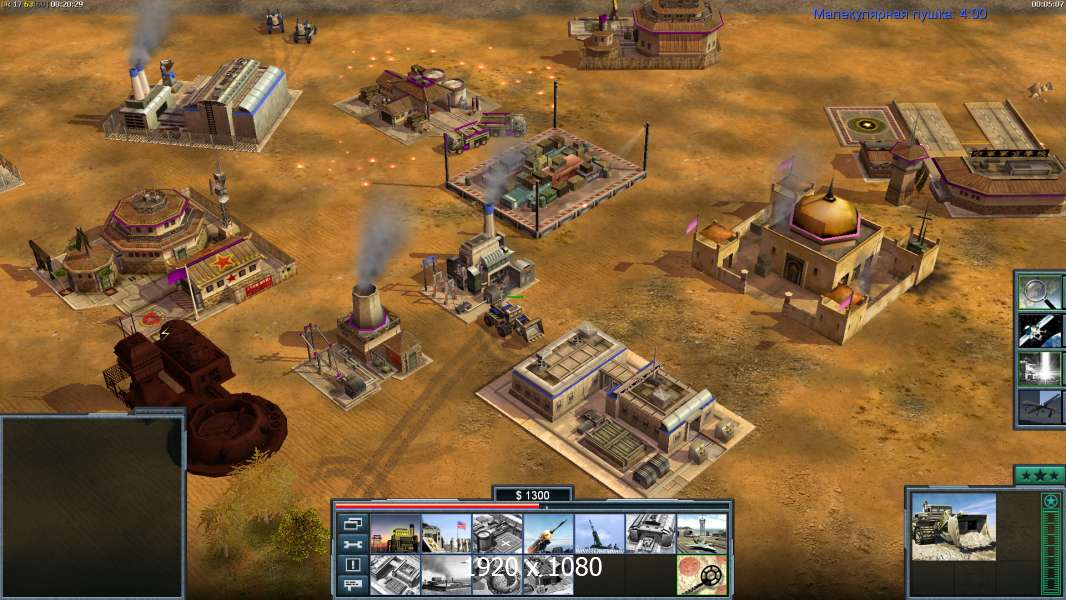This screenshot has width=1066, height=600.
Task: Activate the mine-clearing detector command icon
Action: click(701, 575)
